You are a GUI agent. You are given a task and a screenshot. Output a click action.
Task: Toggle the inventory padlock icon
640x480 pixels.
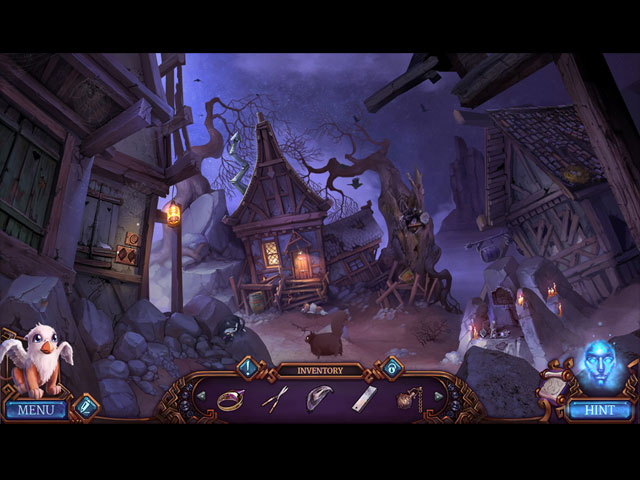pyautogui.click(x=391, y=368)
